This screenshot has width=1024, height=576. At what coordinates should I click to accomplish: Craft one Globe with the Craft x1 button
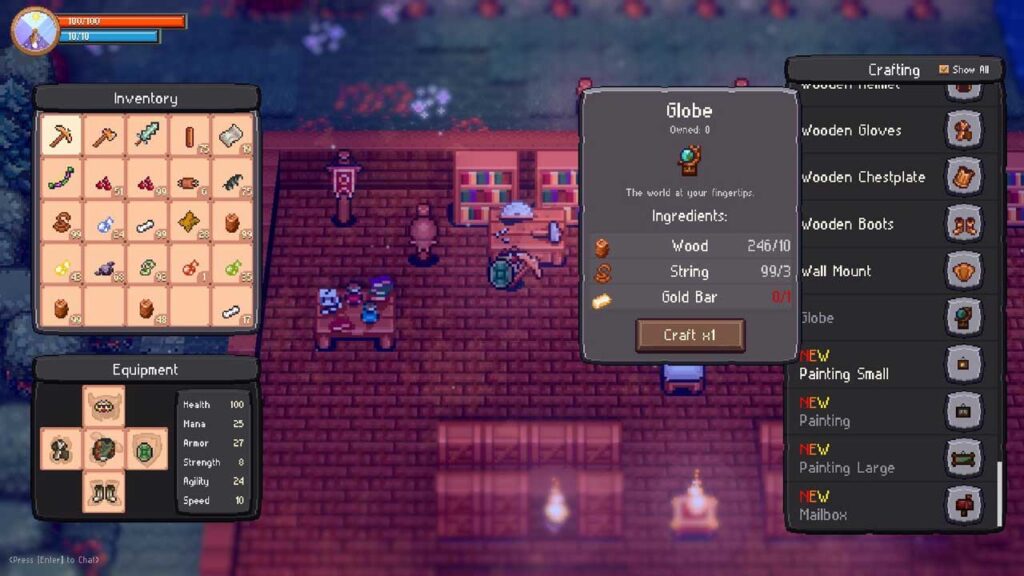pyautogui.click(x=690, y=335)
